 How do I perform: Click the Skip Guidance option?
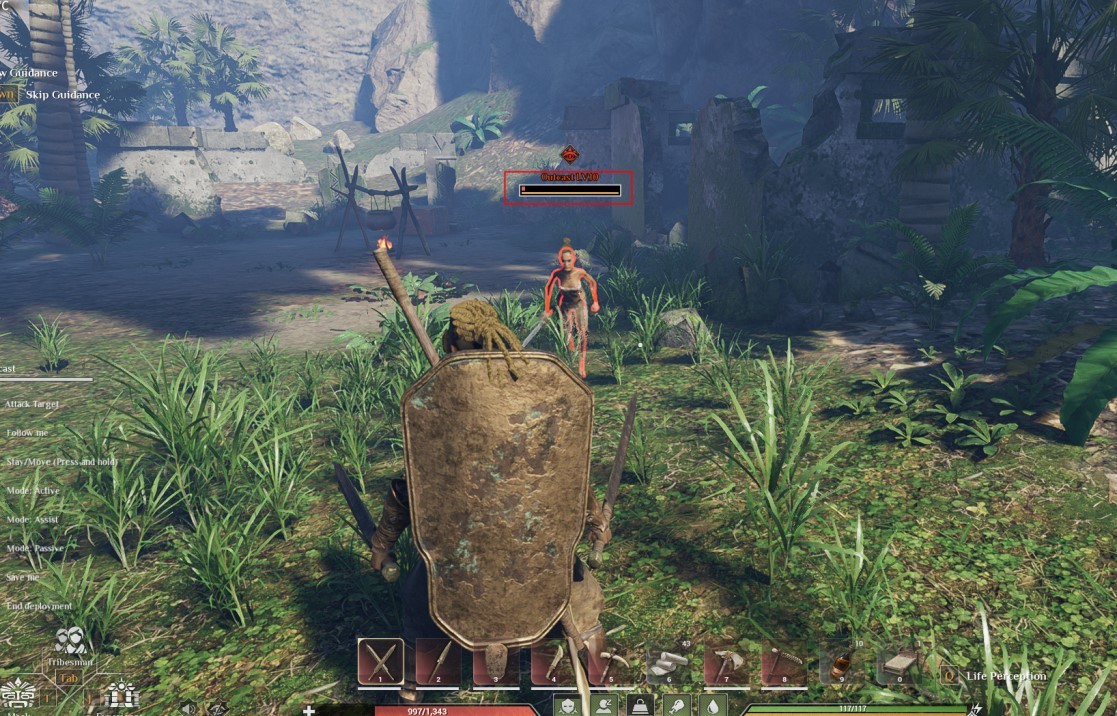point(62,95)
